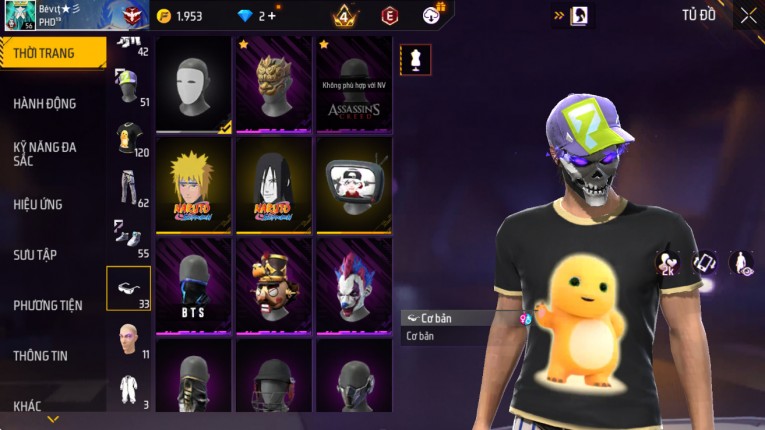765x430 pixels.
Task: Pick the blue-haired clown mask
Action: pyautogui.click(x=354, y=285)
